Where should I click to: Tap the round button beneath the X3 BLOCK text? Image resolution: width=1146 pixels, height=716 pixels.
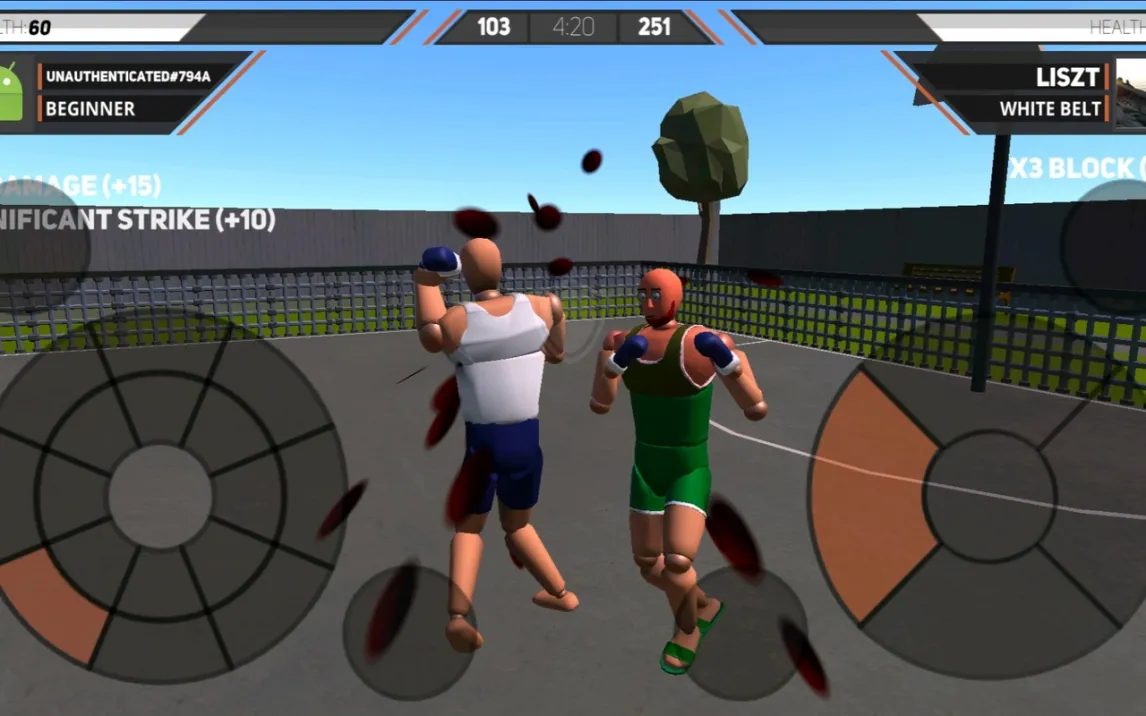click(1108, 247)
